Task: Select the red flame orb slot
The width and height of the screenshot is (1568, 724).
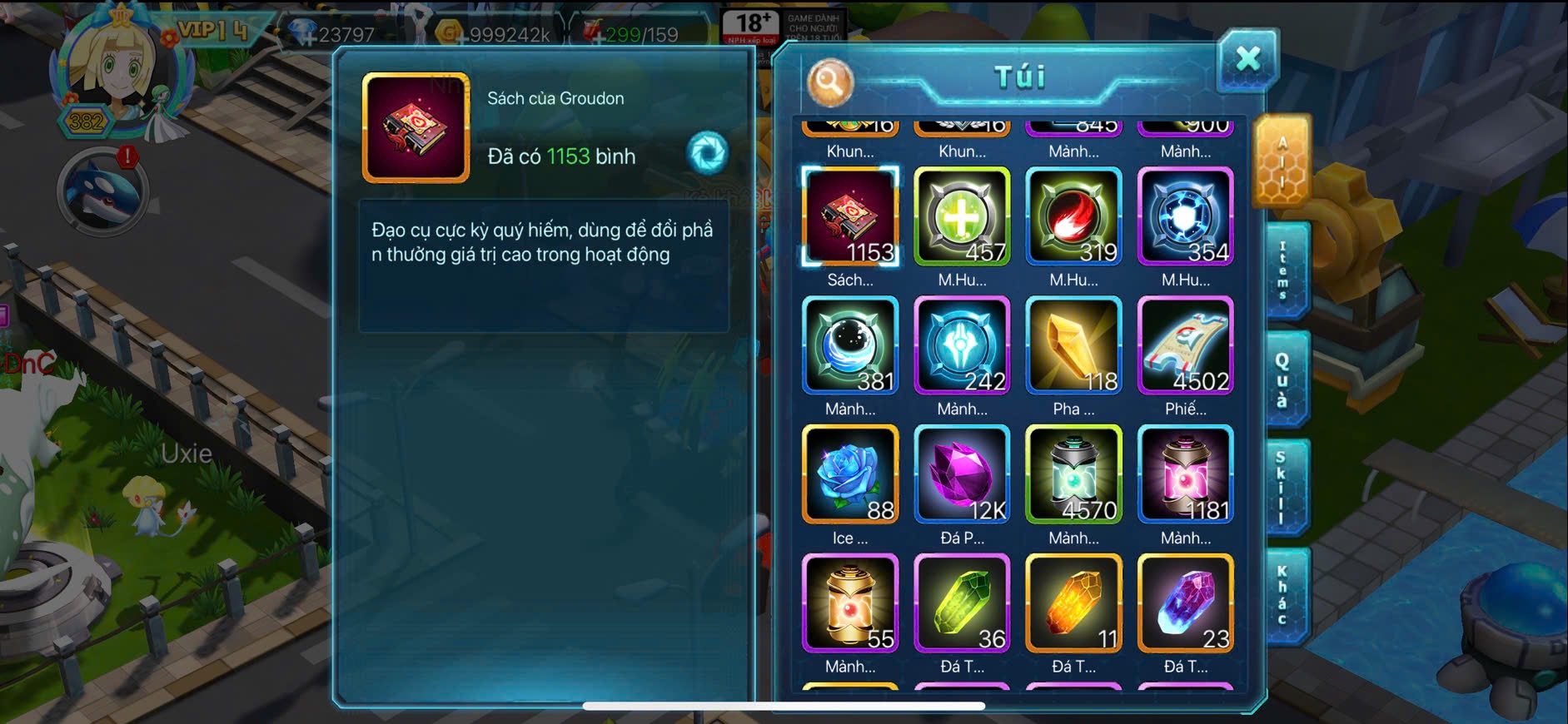Action: coord(1073,216)
